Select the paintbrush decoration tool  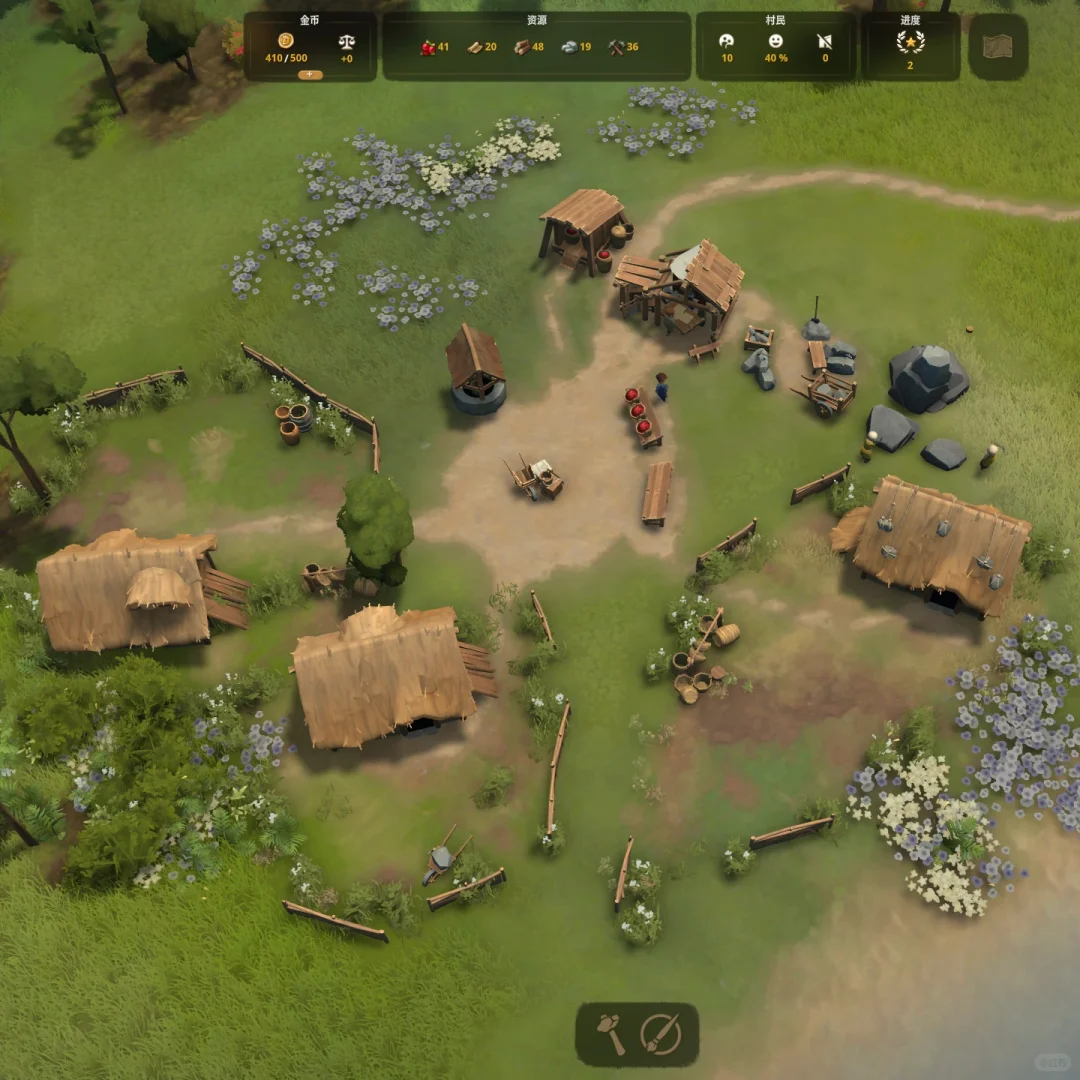click(x=660, y=1034)
